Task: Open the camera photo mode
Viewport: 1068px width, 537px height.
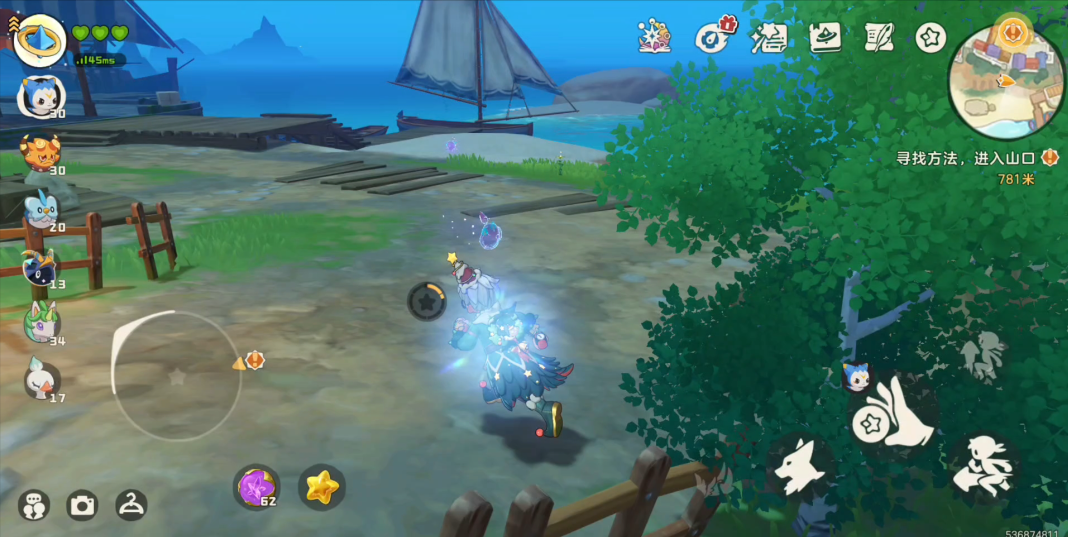Action: click(x=82, y=506)
